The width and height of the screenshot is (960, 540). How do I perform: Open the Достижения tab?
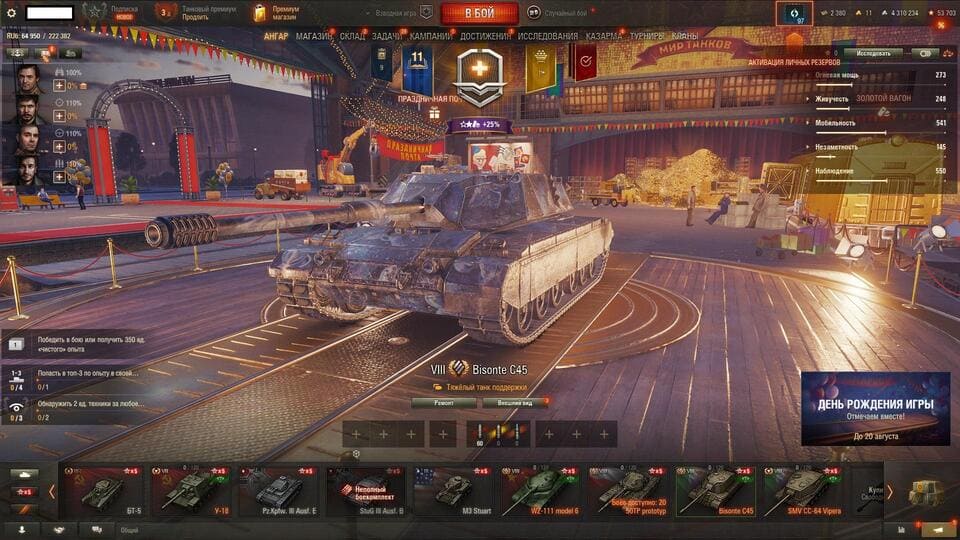click(484, 36)
